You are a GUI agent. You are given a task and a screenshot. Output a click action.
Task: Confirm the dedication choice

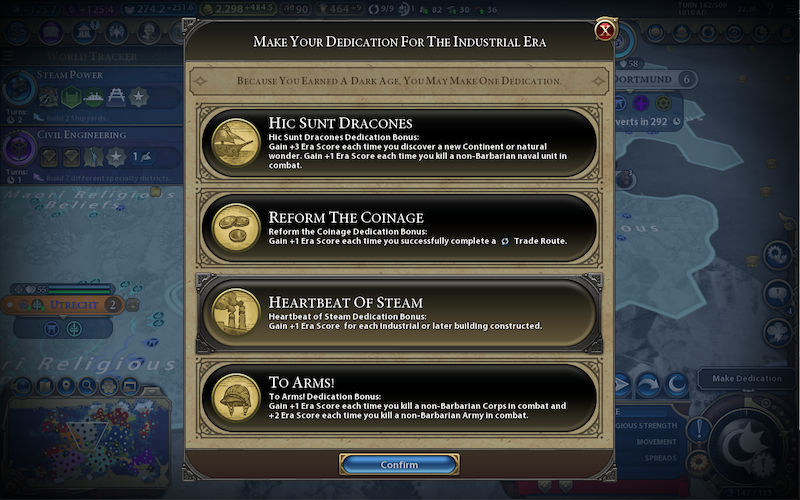coord(399,465)
